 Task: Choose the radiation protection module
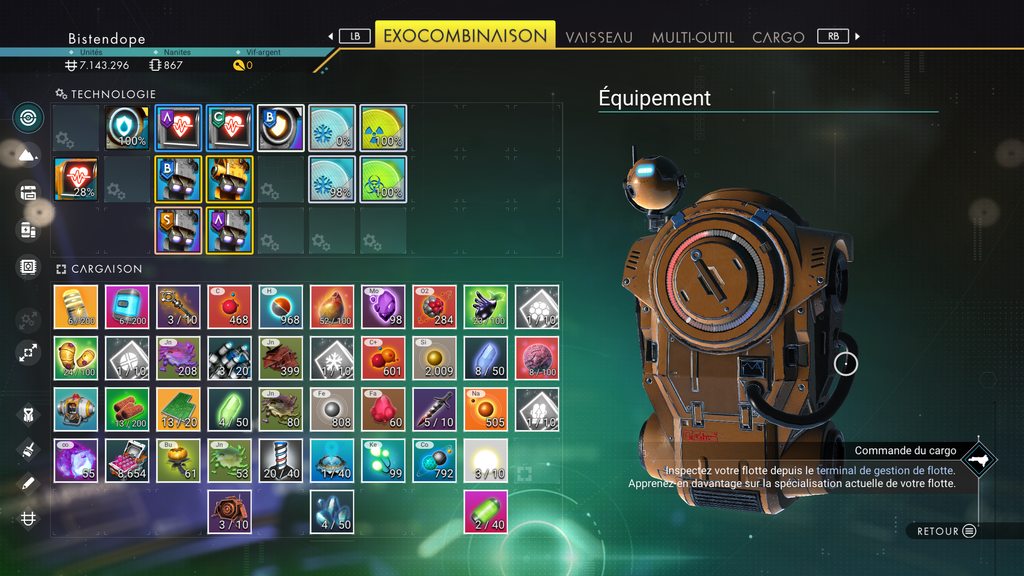383,128
